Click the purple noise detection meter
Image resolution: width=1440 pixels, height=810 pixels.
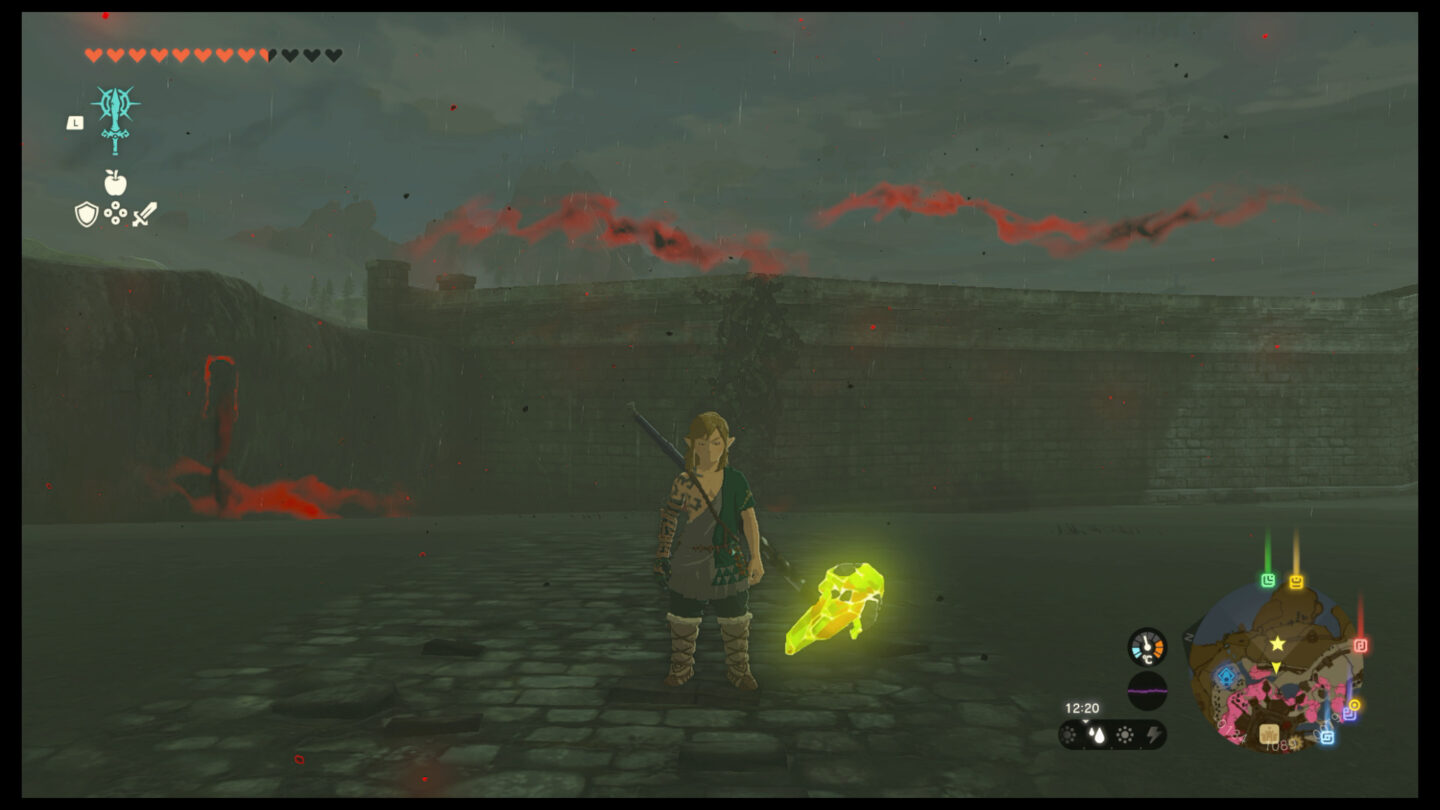coord(1147,690)
